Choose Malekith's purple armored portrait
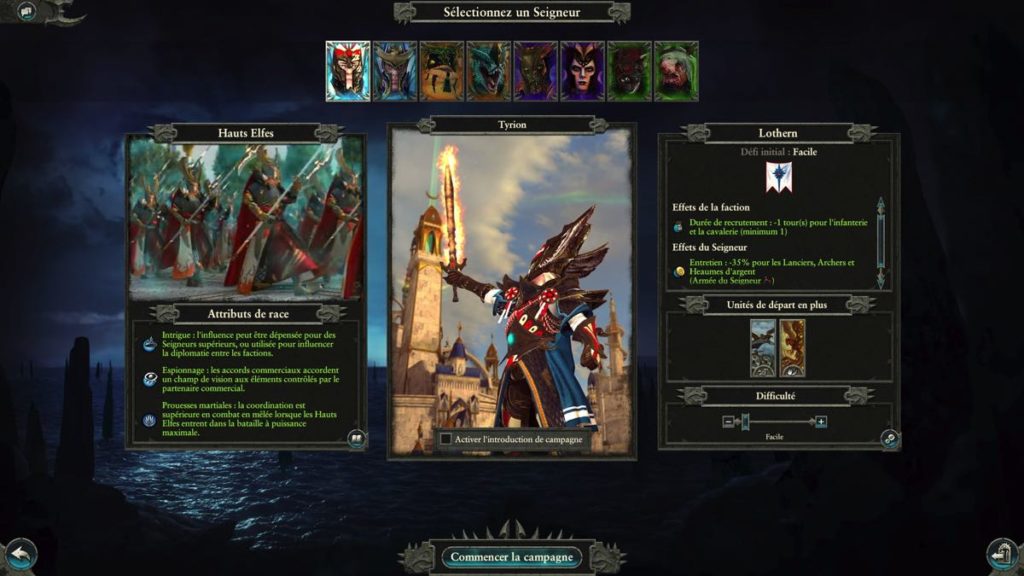This screenshot has height=576, width=1024. tap(535, 70)
